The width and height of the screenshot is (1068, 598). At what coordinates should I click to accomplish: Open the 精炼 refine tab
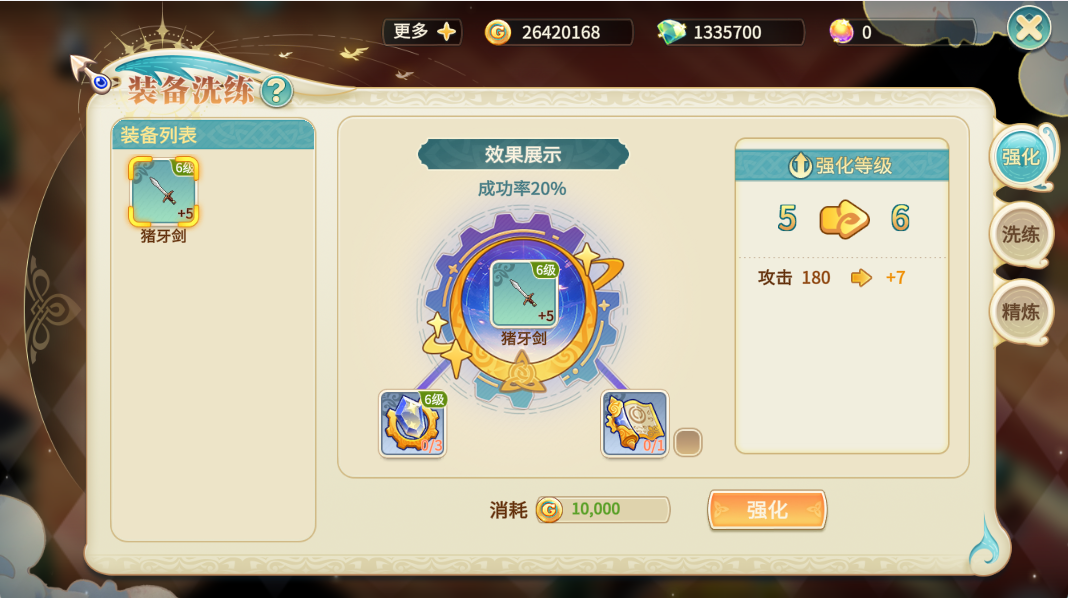click(1021, 311)
